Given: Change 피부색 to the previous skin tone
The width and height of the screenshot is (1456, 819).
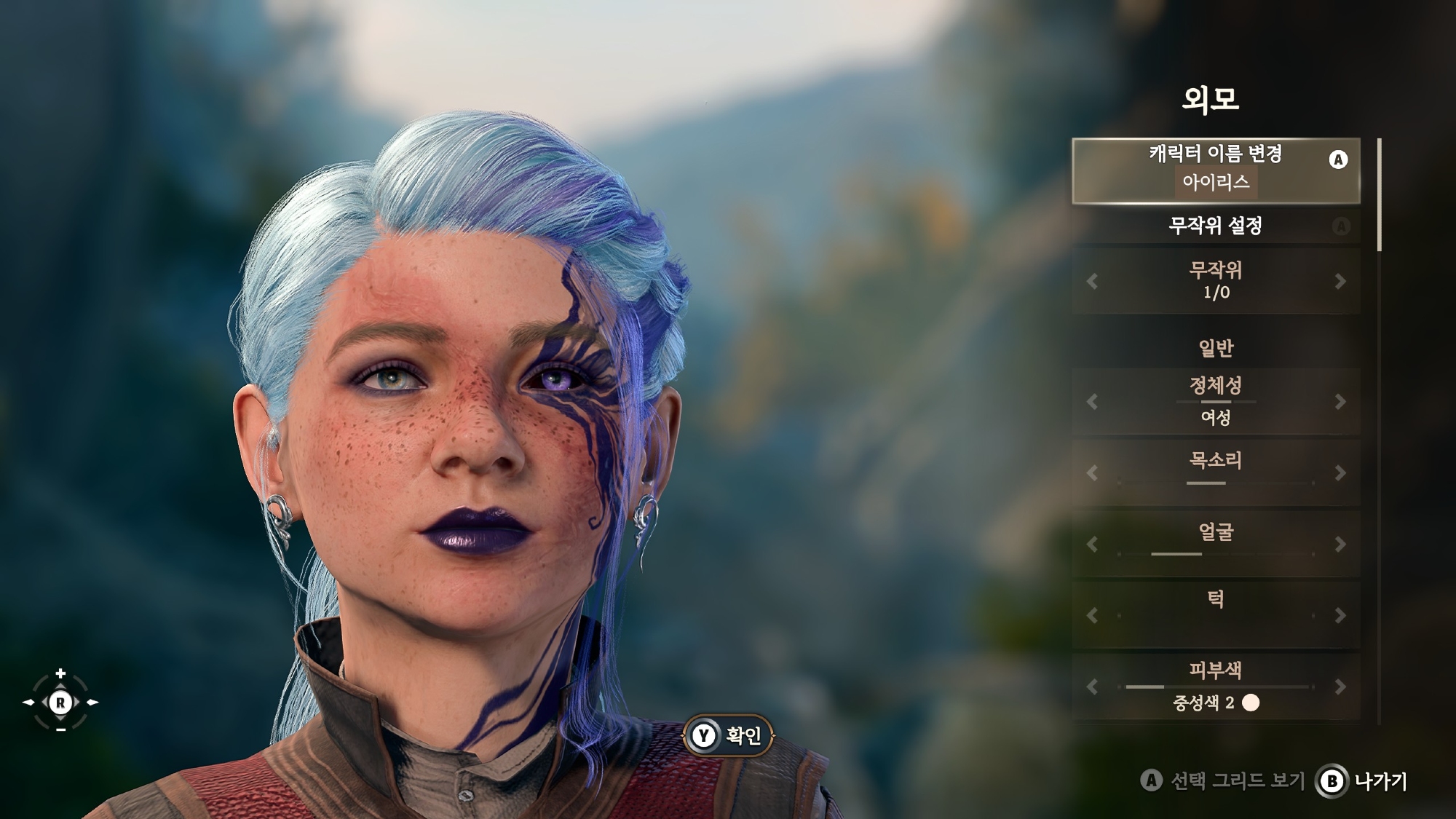Looking at the screenshot, I should pyautogui.click(x=1091, y=687).
